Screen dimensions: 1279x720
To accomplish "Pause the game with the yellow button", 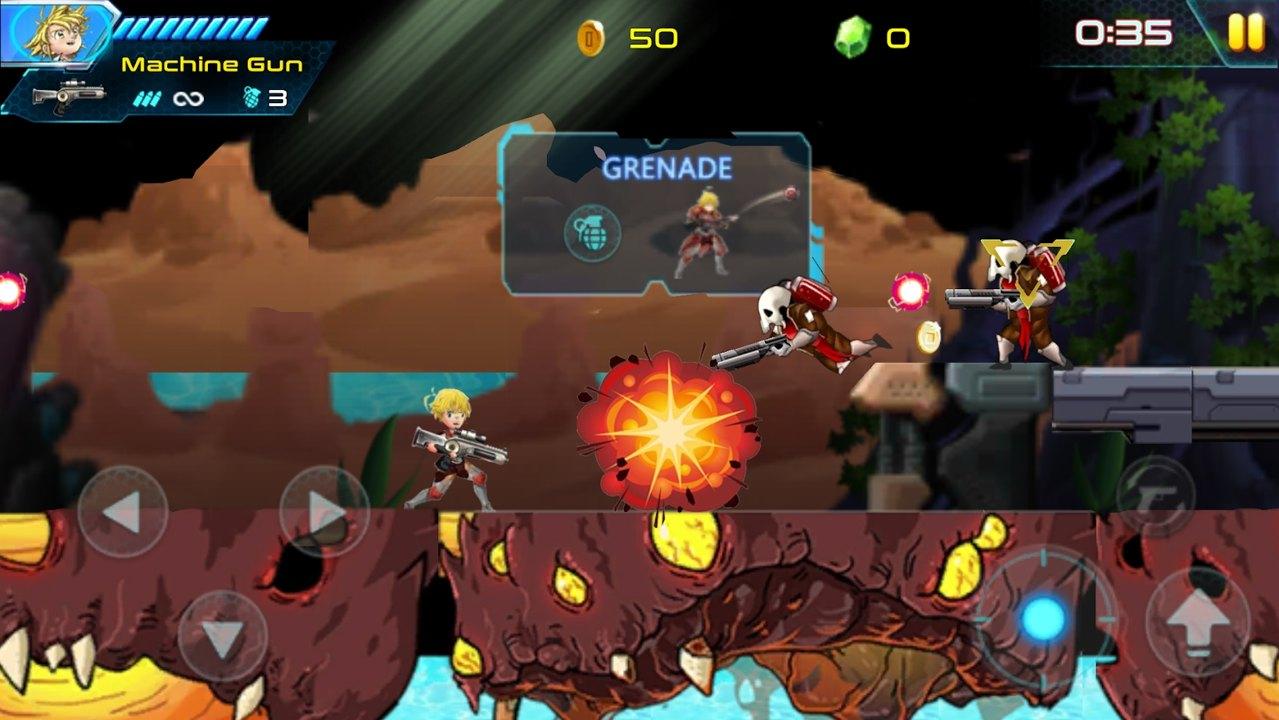I will pos(1245,34).
